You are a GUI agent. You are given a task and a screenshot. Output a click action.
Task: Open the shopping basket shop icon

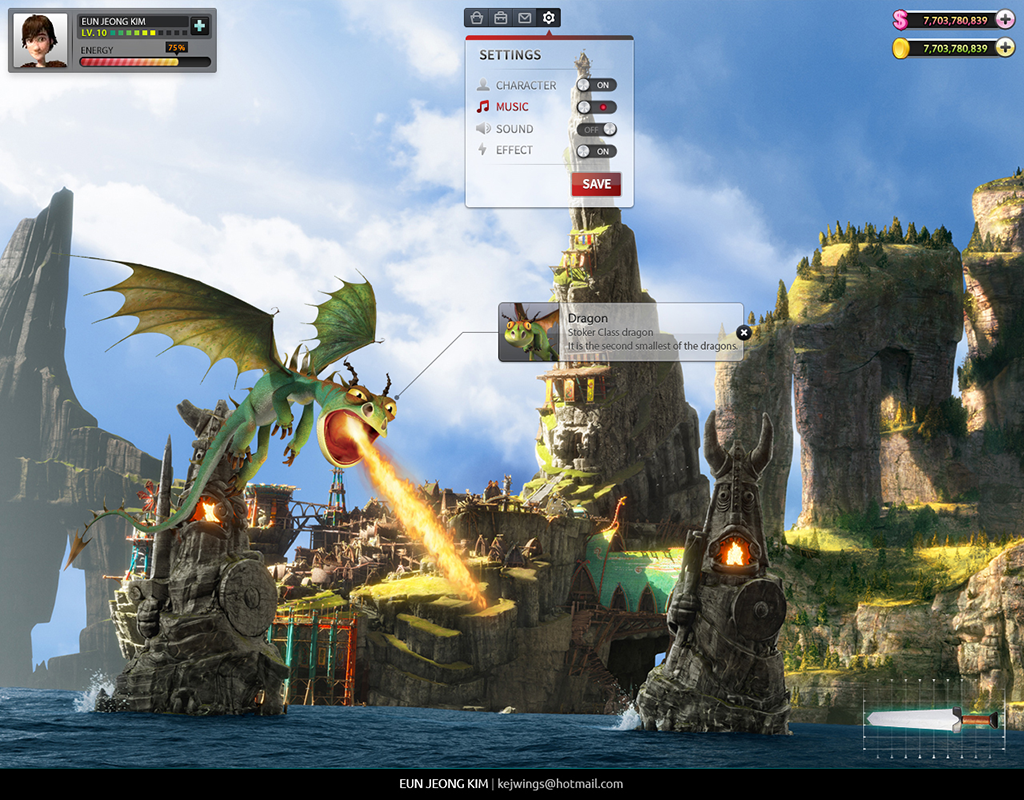[x=477, y=18]
